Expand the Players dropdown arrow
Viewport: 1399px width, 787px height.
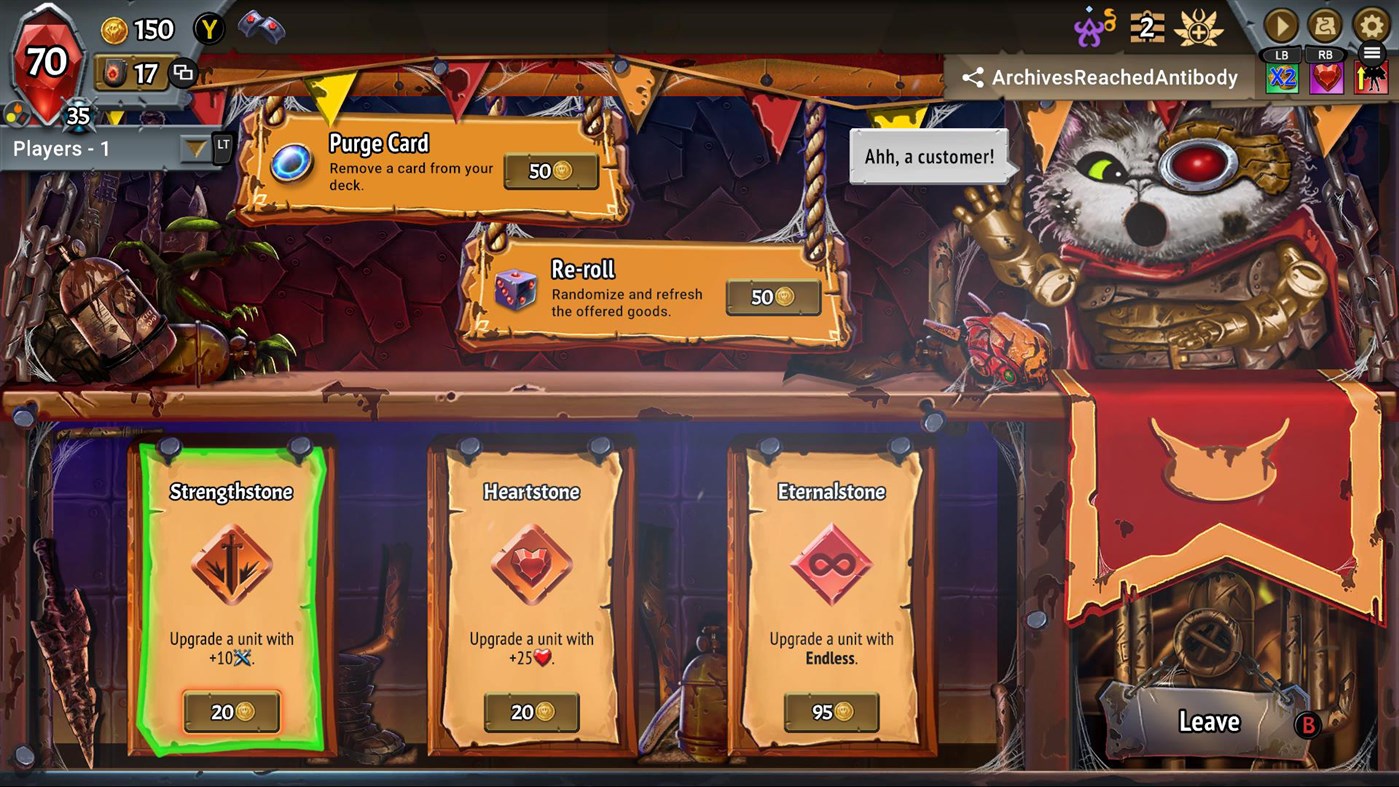(x=196, y=149)
